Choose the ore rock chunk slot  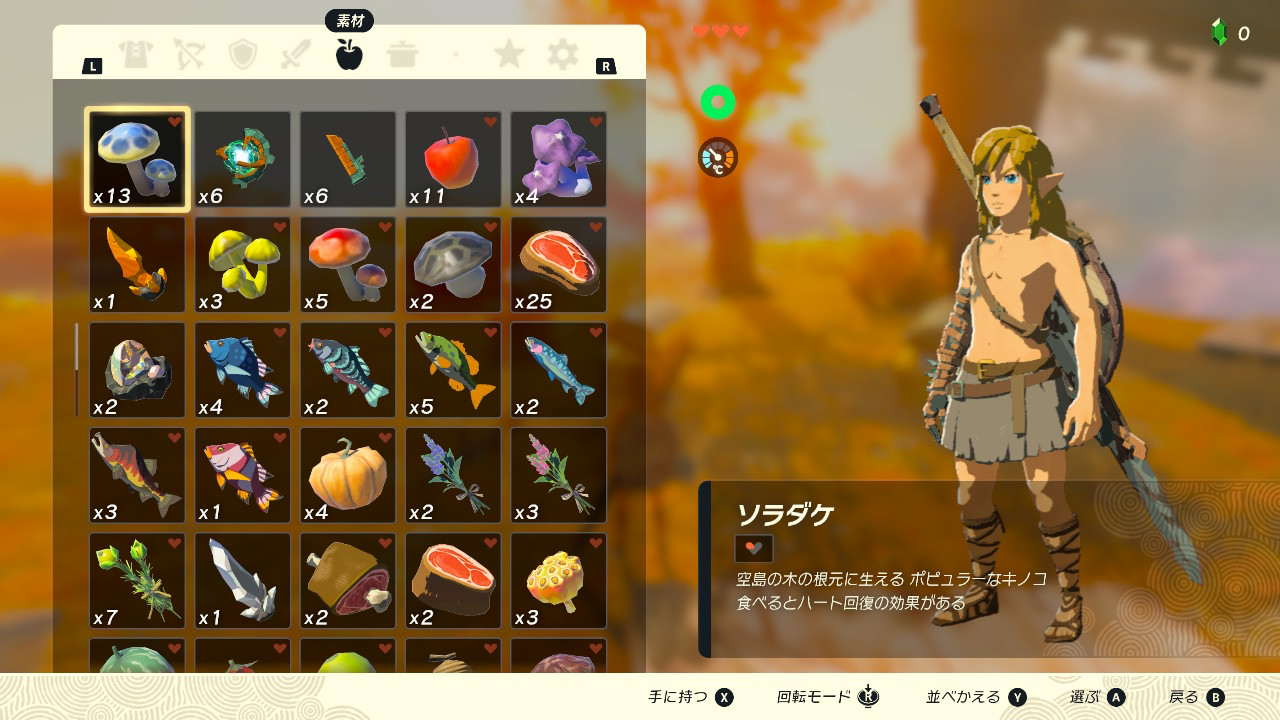pyautogui.click(x=137, y=370)
